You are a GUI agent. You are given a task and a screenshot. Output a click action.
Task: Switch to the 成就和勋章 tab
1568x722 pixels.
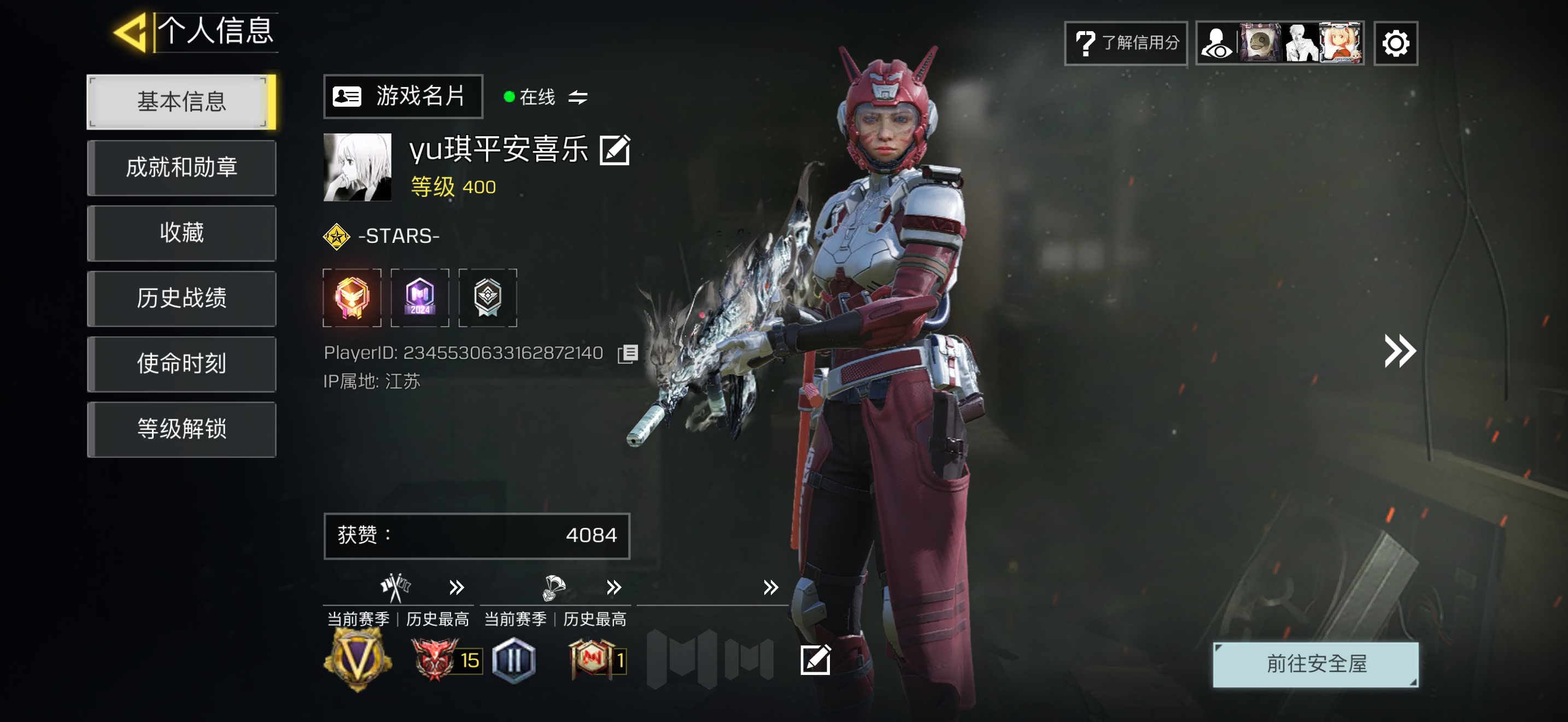[181, 167]
